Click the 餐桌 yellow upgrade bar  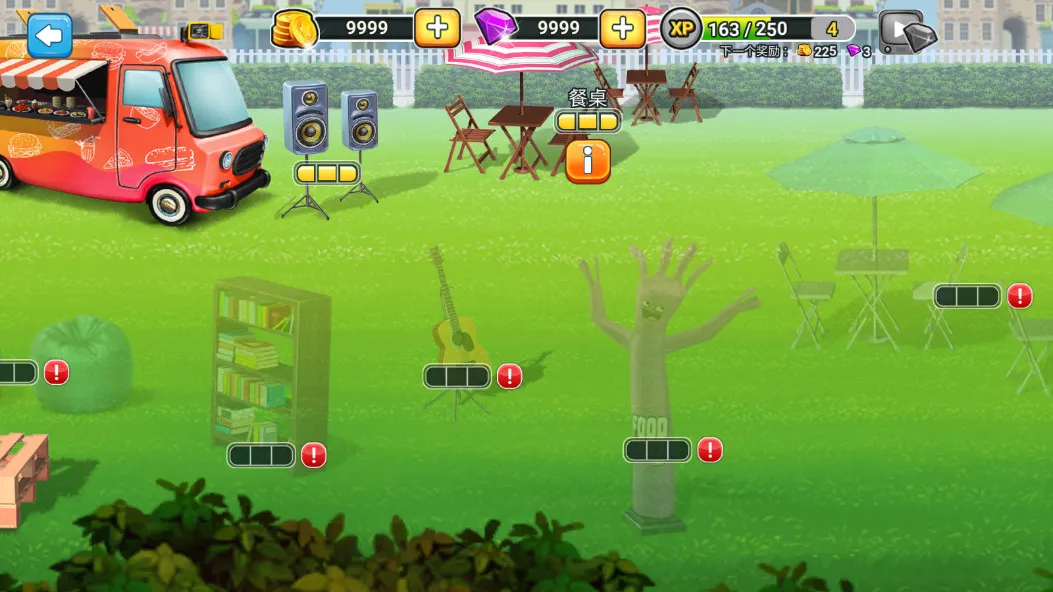pyautogui.click(x=588, y=122)
